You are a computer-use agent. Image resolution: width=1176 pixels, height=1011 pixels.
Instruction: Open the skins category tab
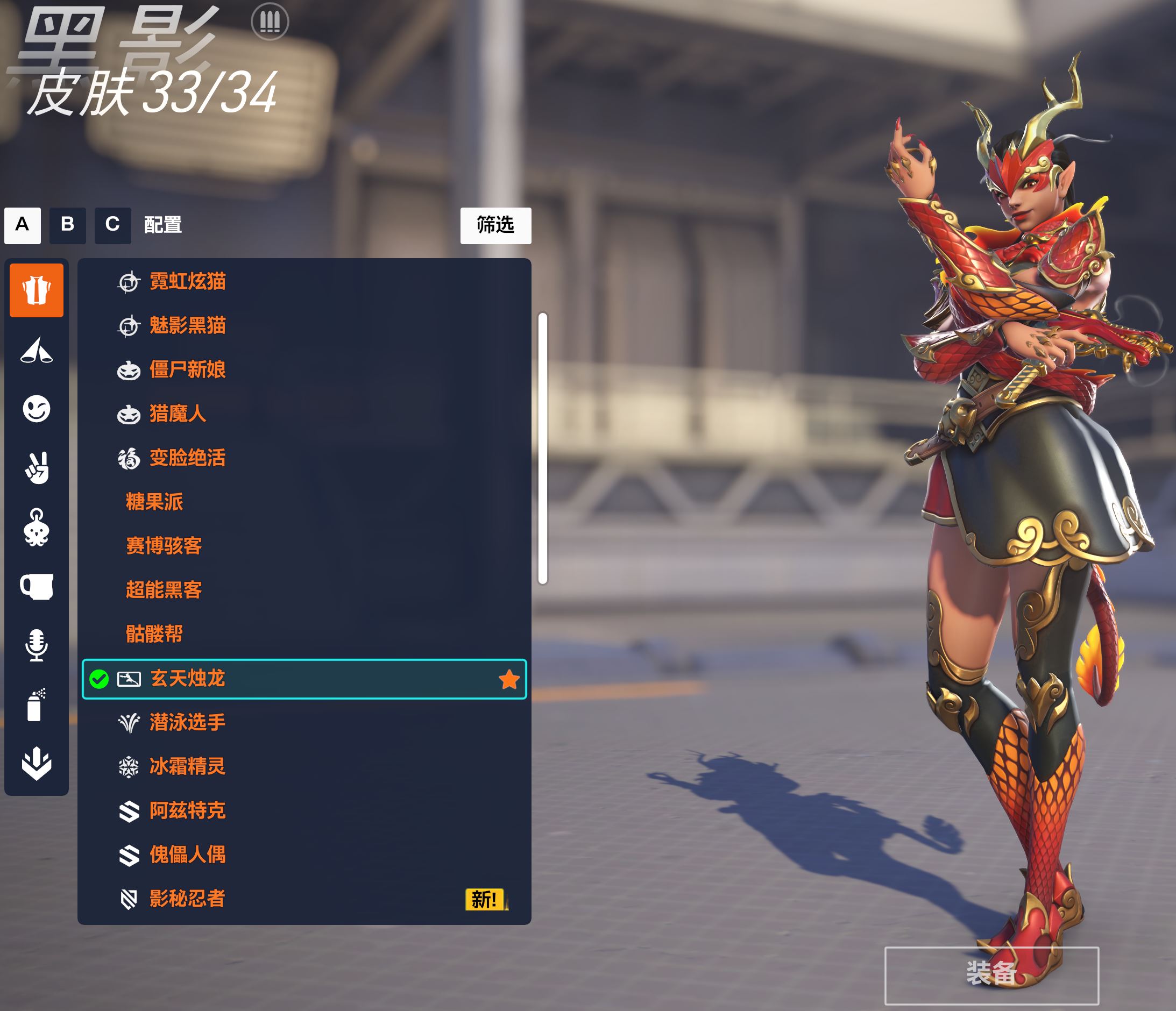tap(37, 290)
